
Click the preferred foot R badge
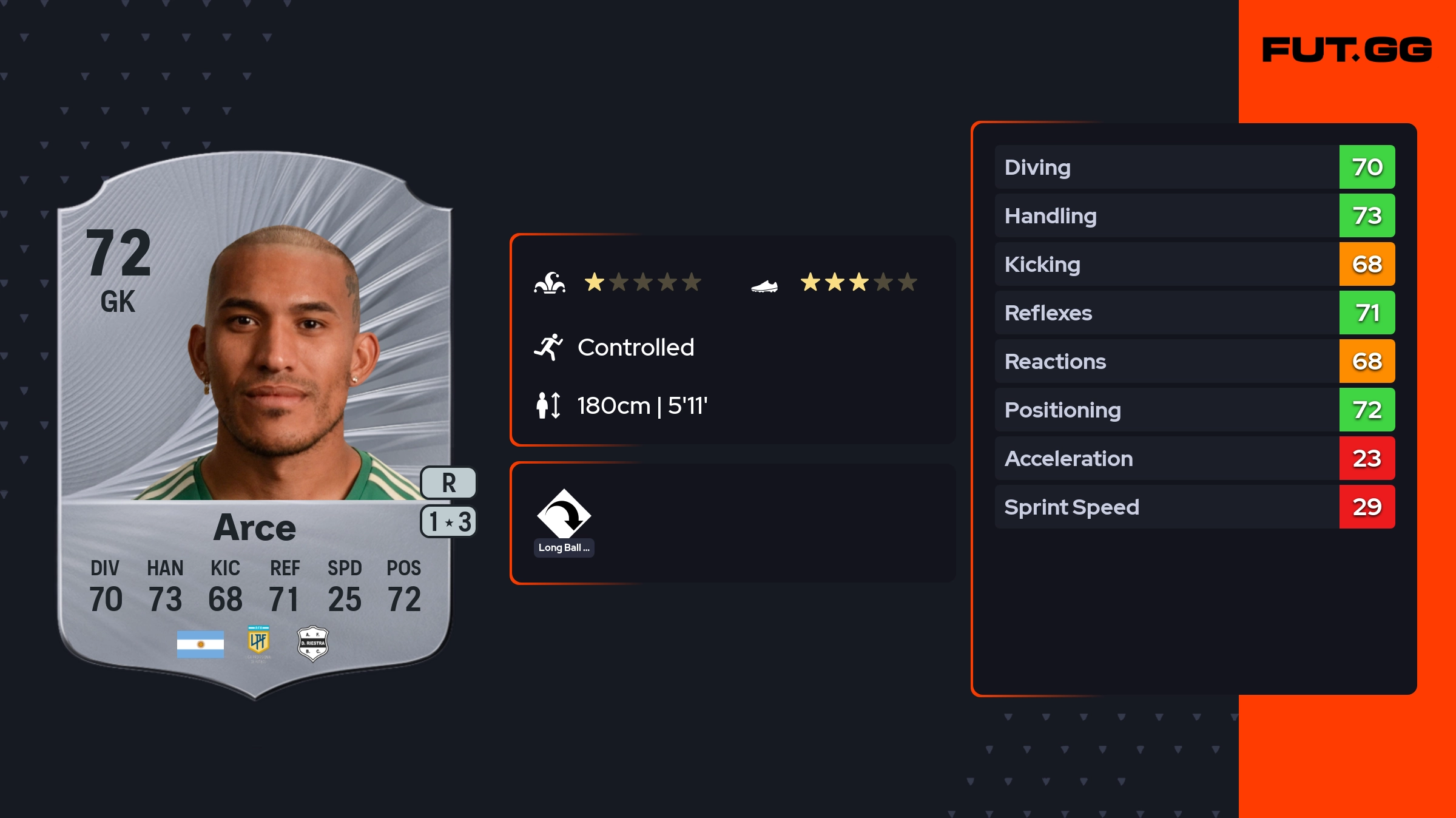448,483
